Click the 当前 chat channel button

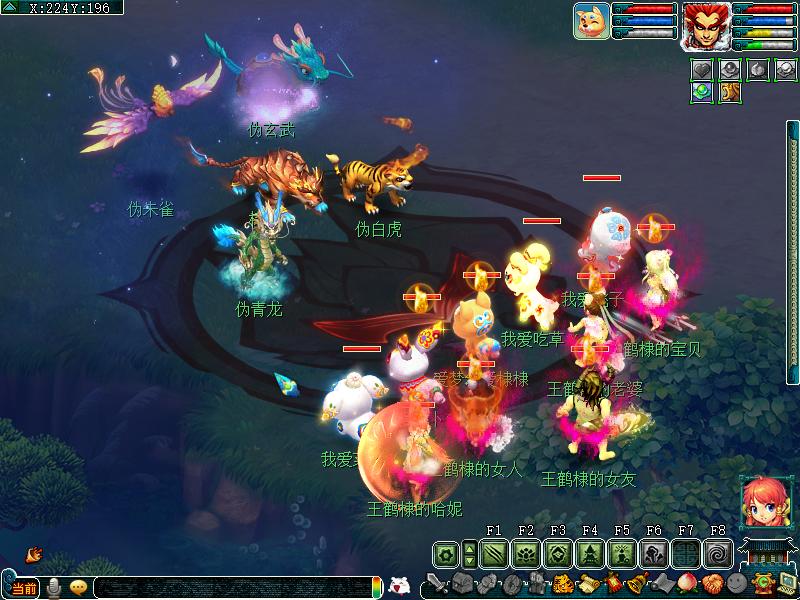pyautogui.click(x=24, y=588)
